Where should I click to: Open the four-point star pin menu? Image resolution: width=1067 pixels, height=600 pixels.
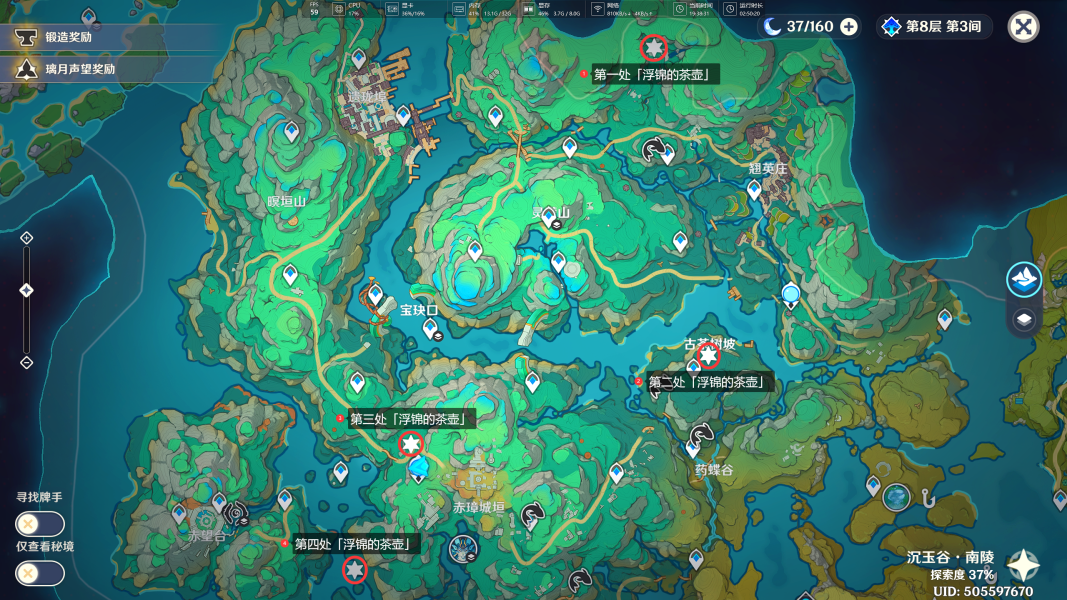point(1022,566)
